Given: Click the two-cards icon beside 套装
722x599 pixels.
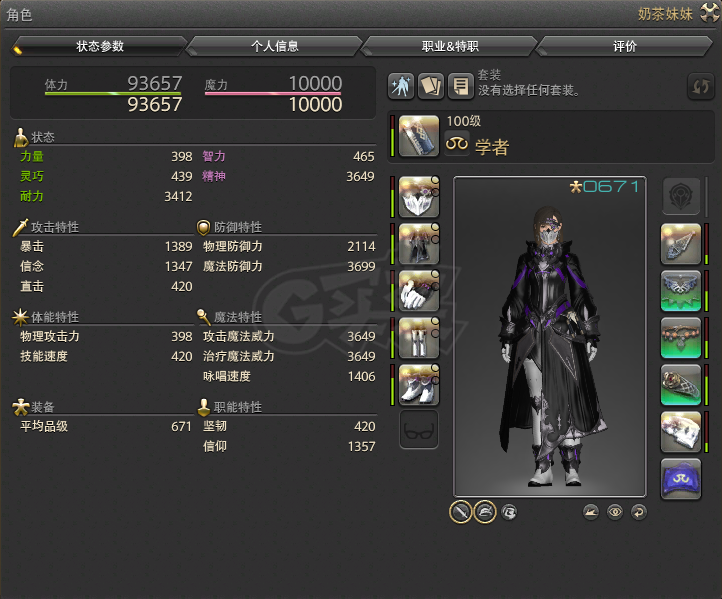Looking at the screenshot, I should (431, 86).
